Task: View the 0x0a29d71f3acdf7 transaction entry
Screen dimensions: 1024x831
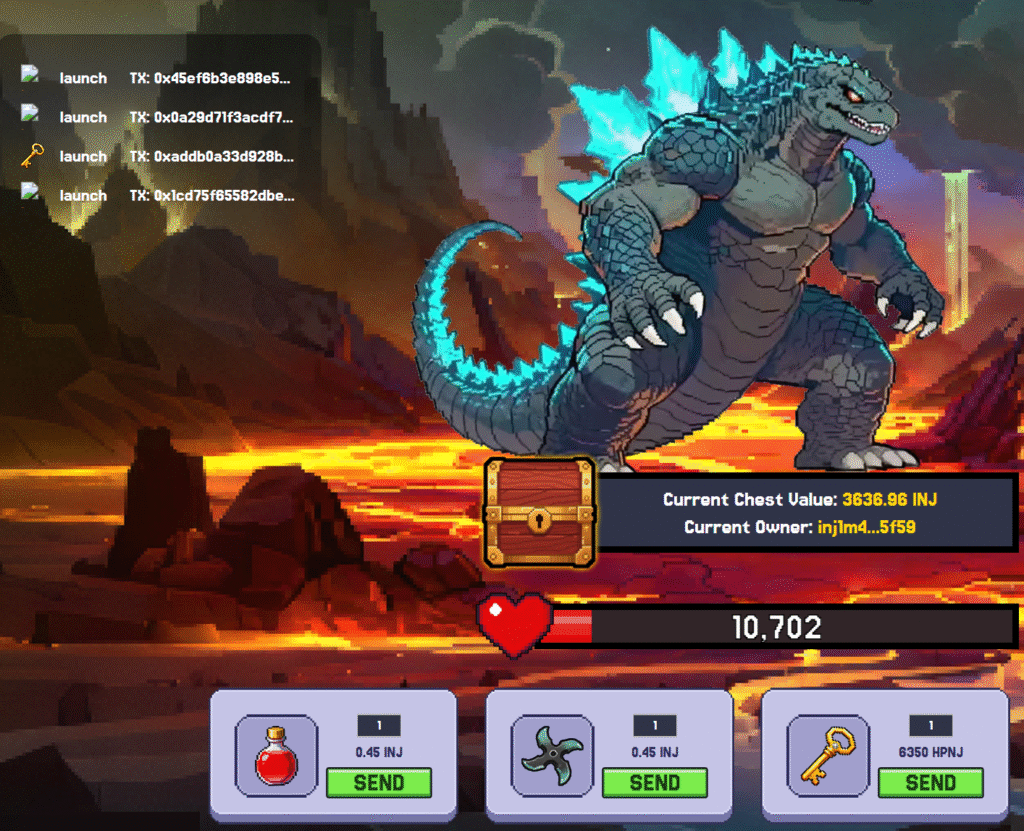Action: click(223, 117)
